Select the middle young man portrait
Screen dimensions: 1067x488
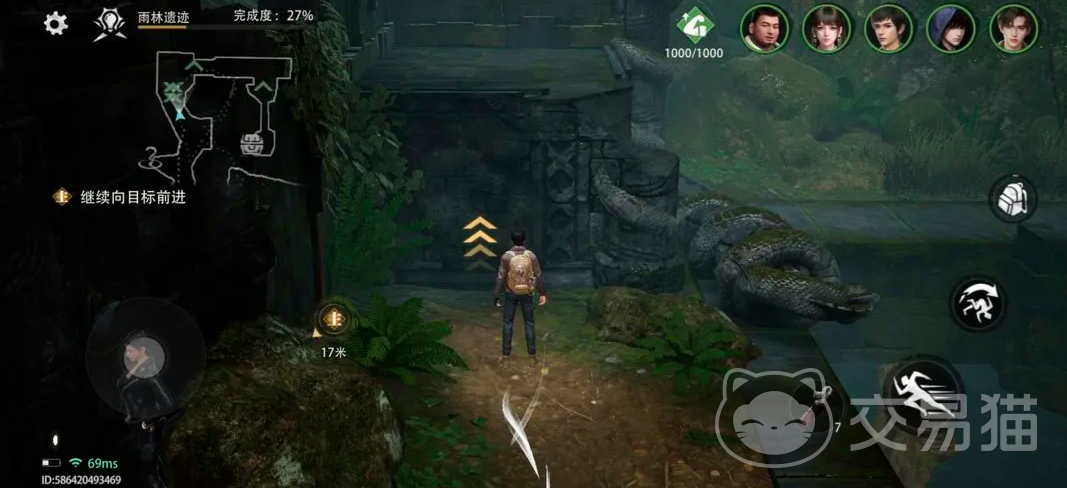point(889,28)
